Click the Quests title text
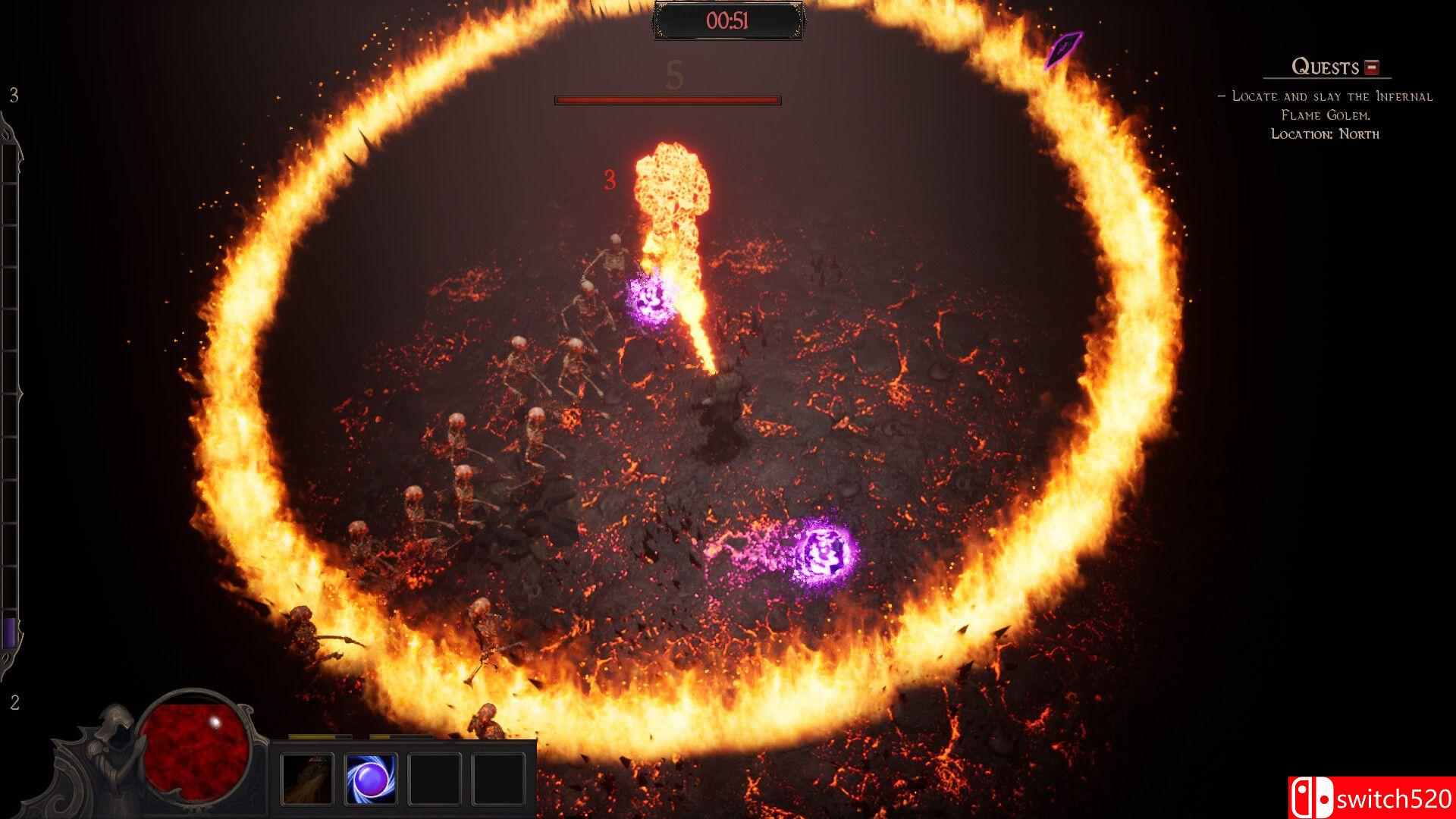This screenshot has width=1456, height=819. [1323, 67]
